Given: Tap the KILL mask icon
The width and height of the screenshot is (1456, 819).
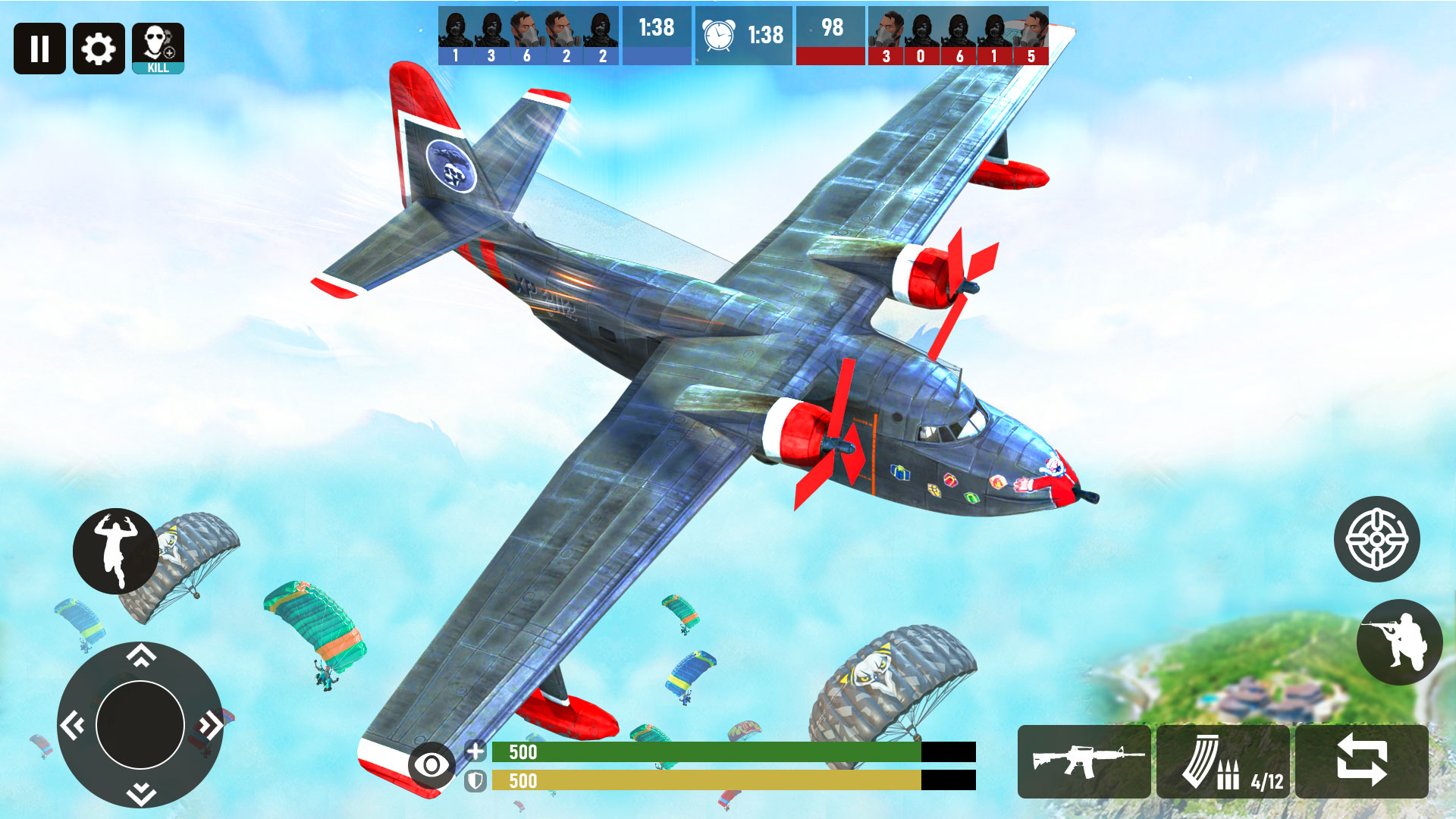Looking at the screenshot, I should click(155, 49).
